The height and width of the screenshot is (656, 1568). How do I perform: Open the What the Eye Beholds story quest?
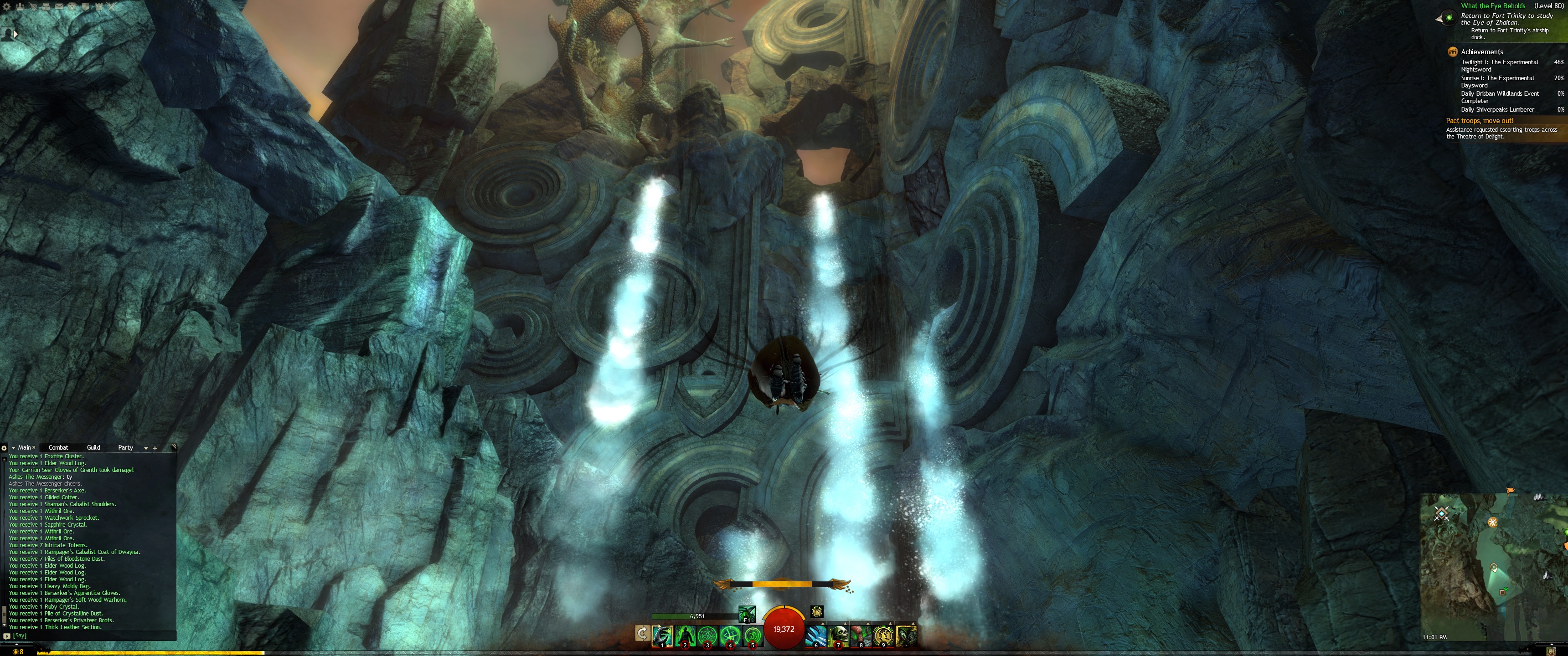click(x=1492, y=6)
